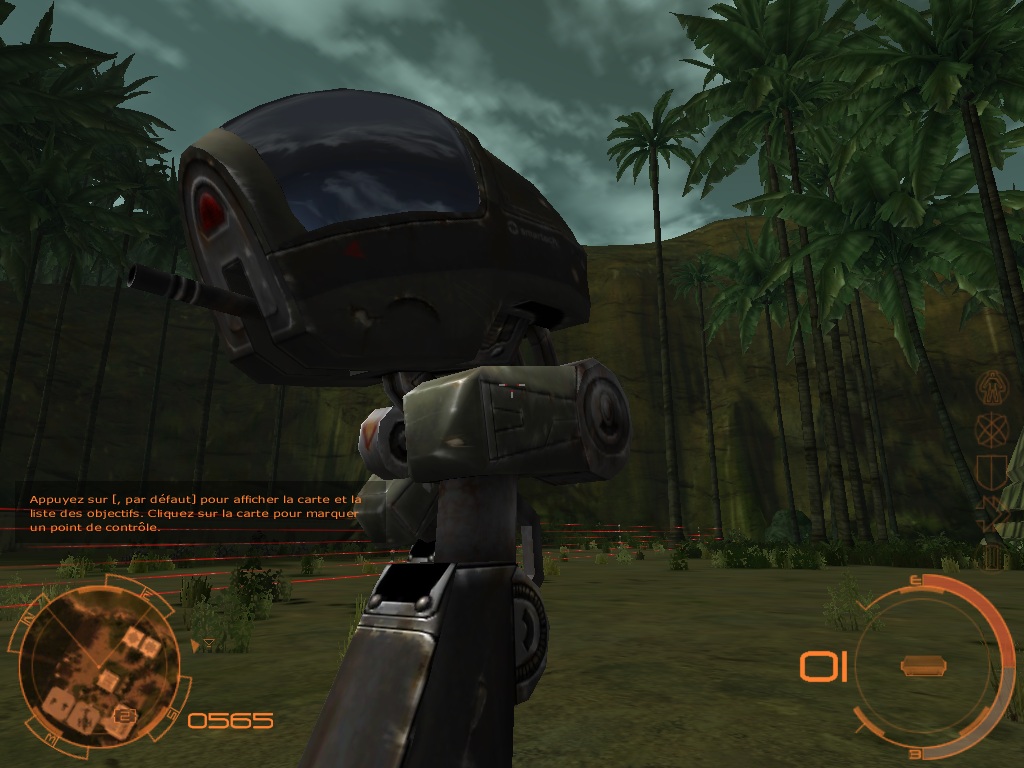The height and width of the screenshot is (768, 1024).
Task: Select the crossed-circle status icon
Action: point(990,429)
